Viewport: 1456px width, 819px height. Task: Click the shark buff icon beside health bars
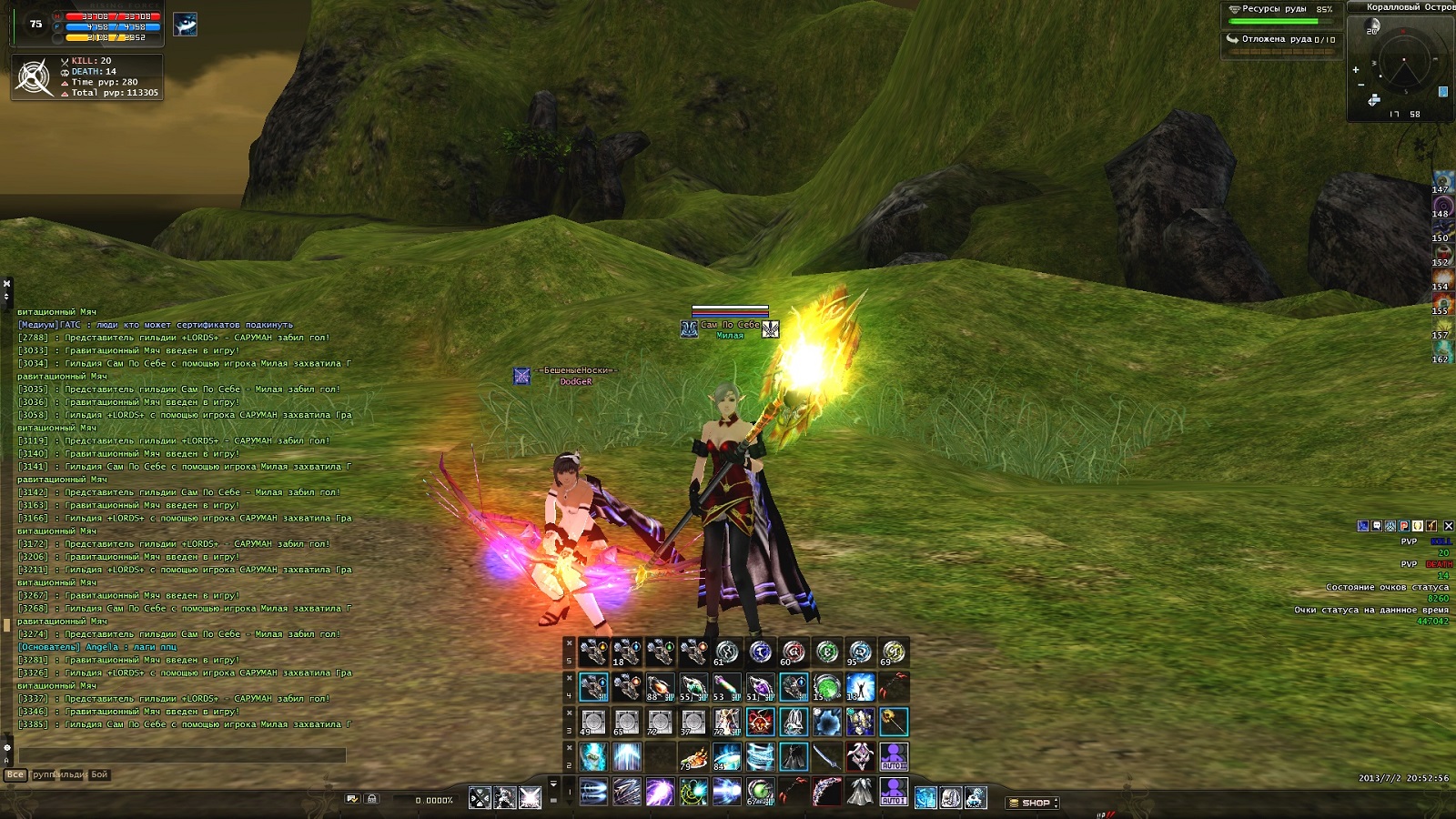coord(186,25)
